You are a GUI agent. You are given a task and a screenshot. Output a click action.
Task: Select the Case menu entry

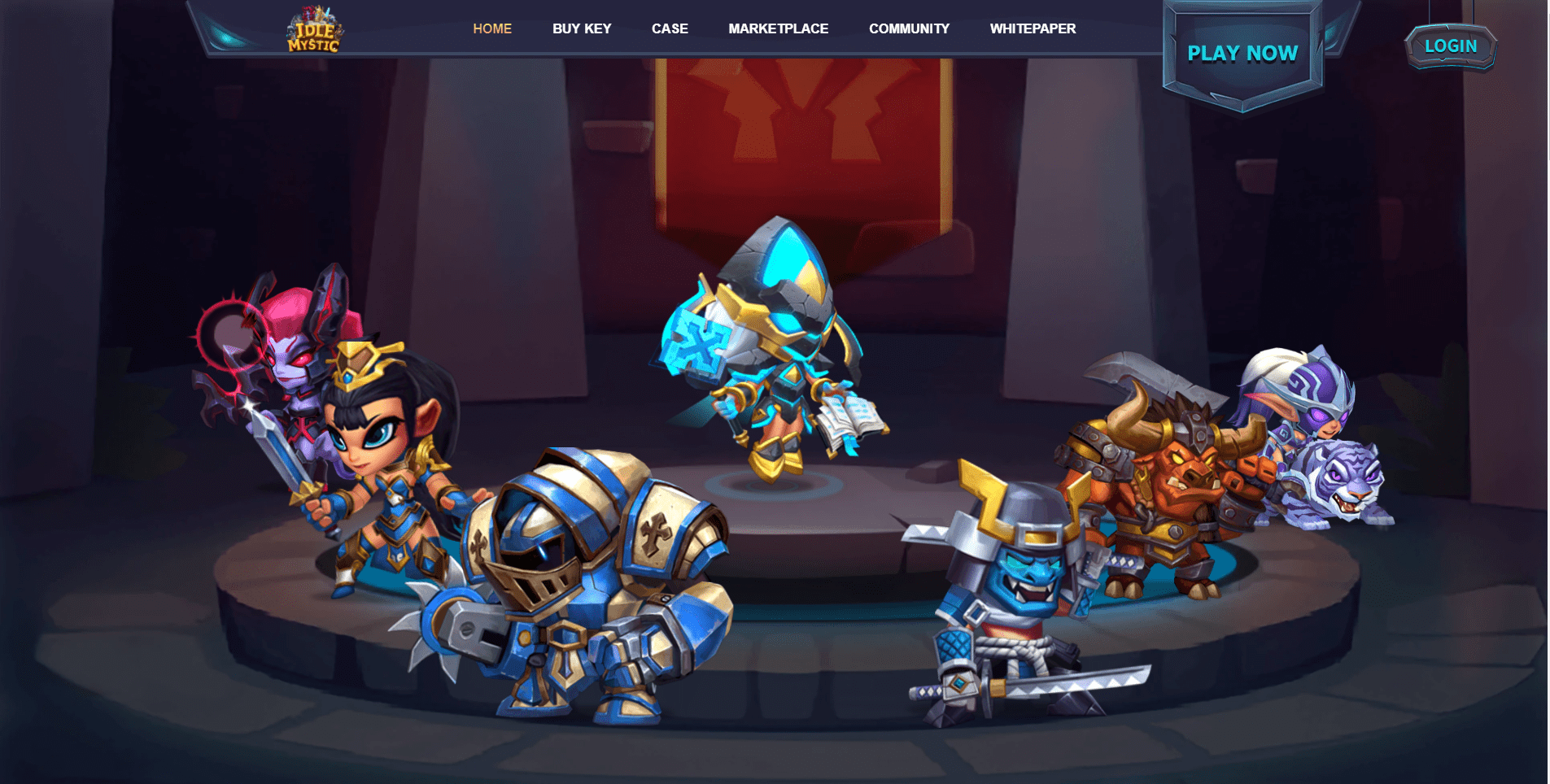click(x=670, y=28)
